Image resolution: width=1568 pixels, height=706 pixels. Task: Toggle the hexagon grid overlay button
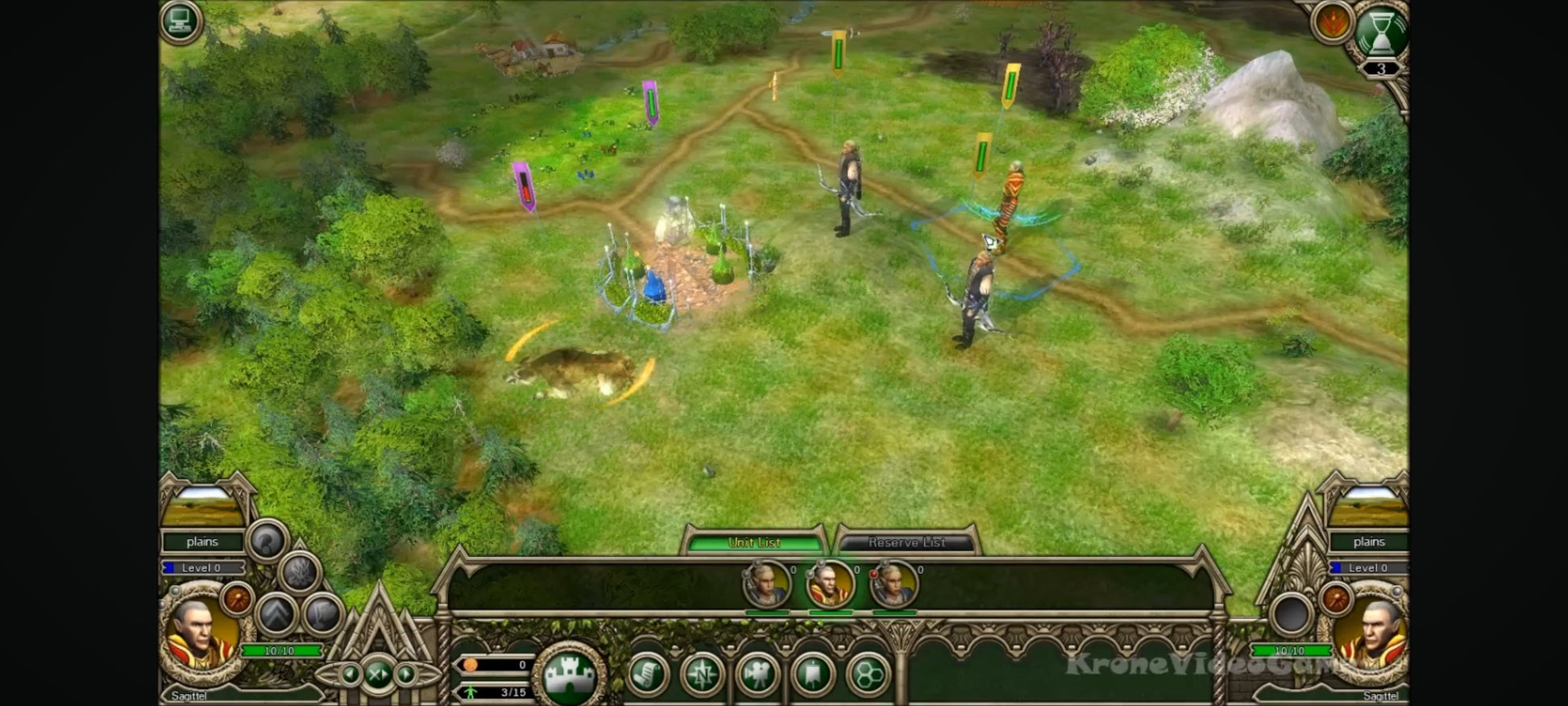pos(868,675)
